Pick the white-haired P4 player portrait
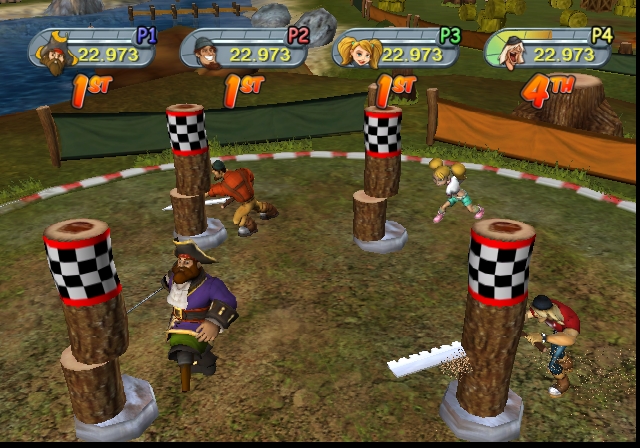Screen dimensions: 640x448 pos(510,52)
